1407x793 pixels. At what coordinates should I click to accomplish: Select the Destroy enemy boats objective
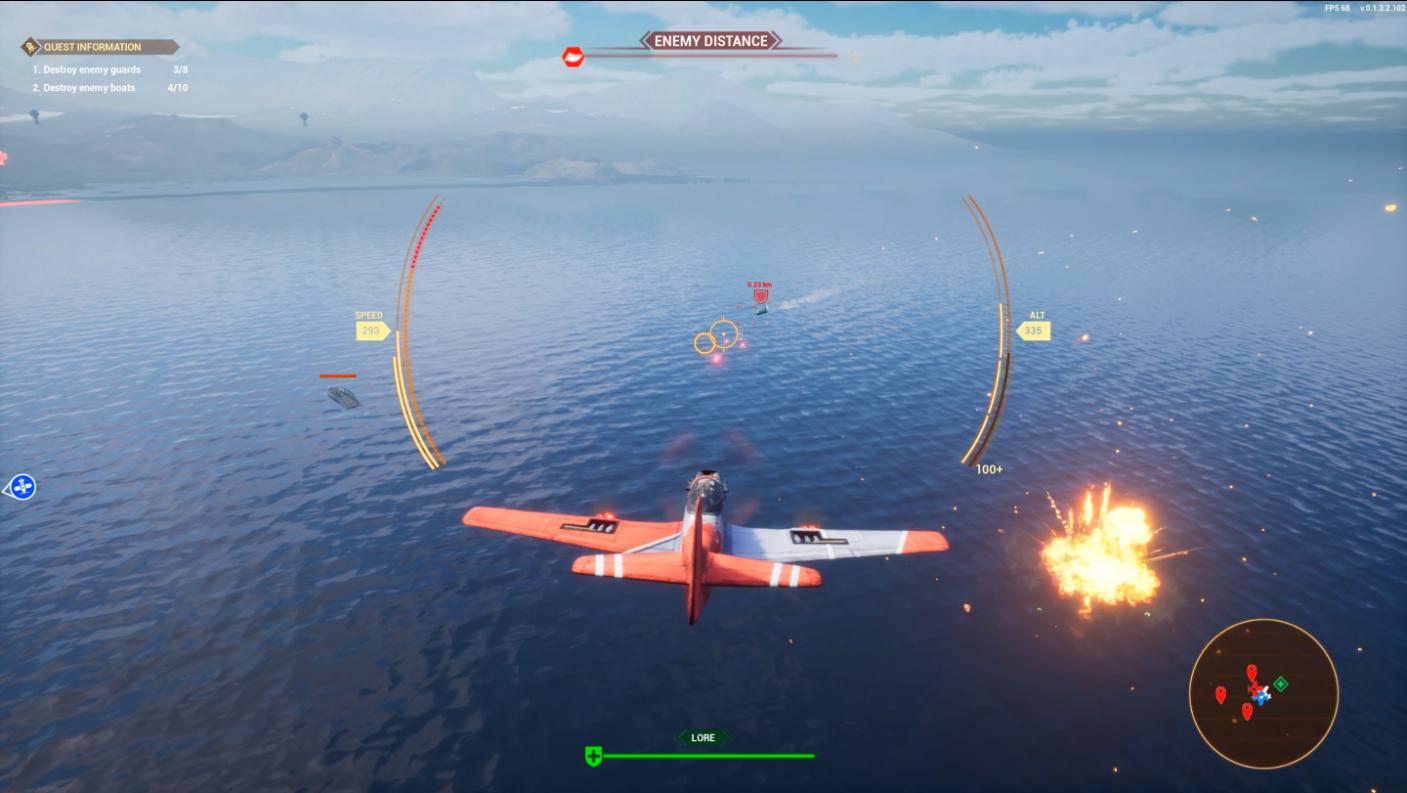(84, 88)
